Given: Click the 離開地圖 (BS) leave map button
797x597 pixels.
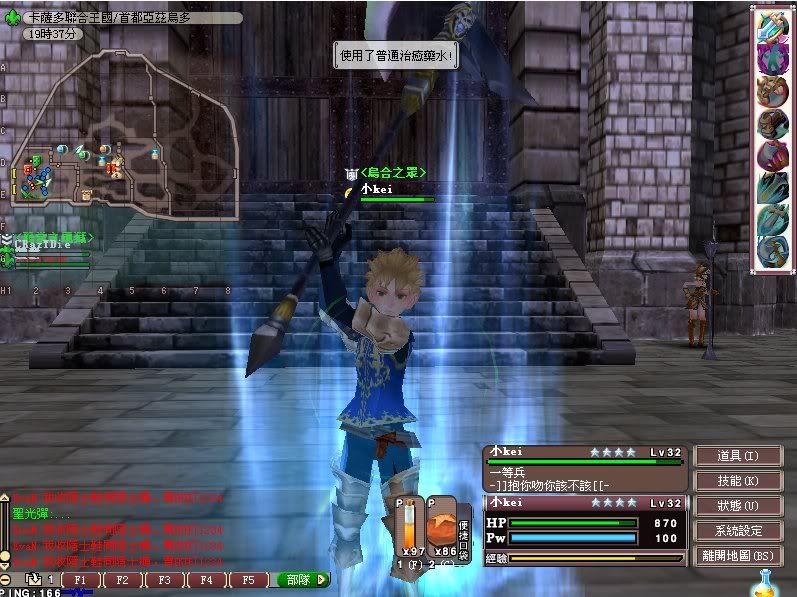Looking at the screenshot, I should pyautogui.click(x=737, y=556).
